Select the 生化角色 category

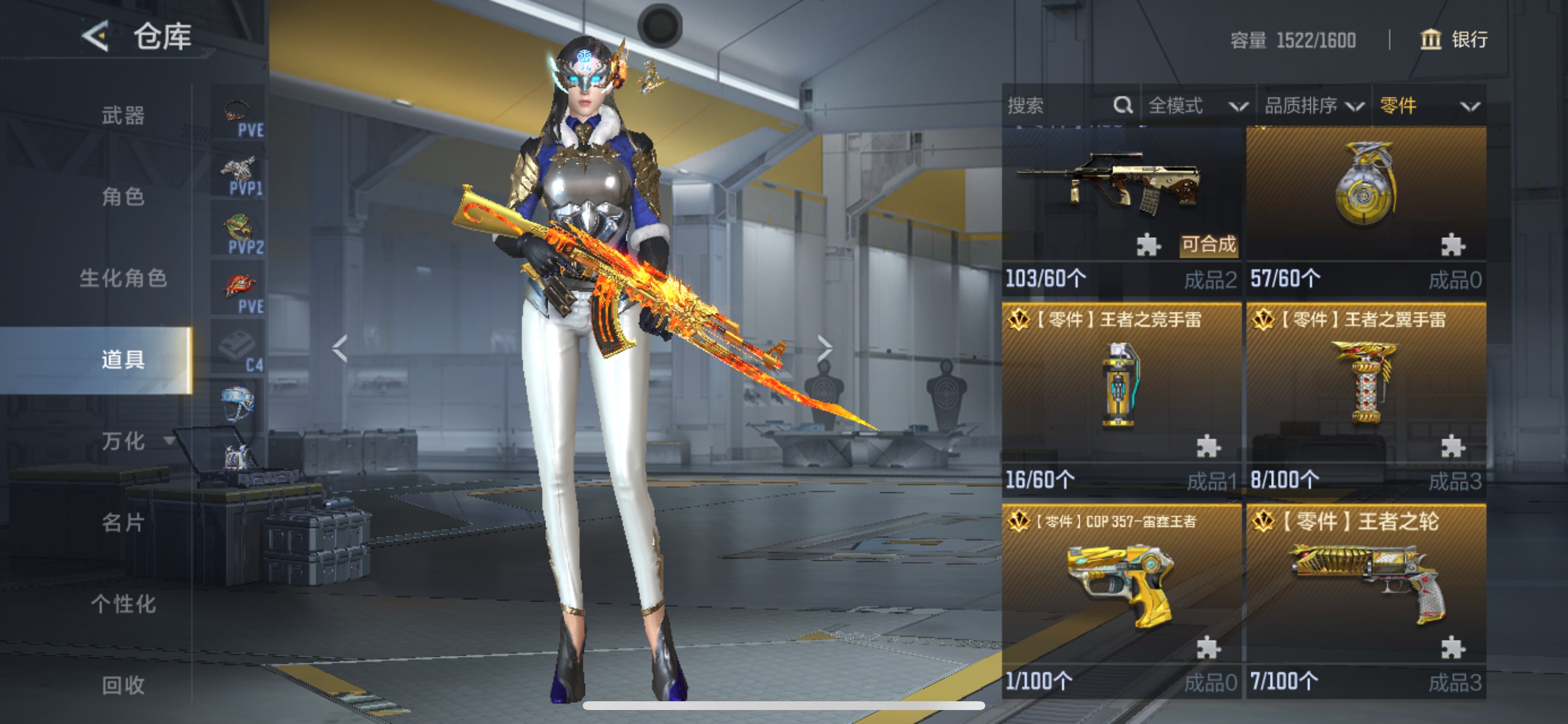point(123,278)
